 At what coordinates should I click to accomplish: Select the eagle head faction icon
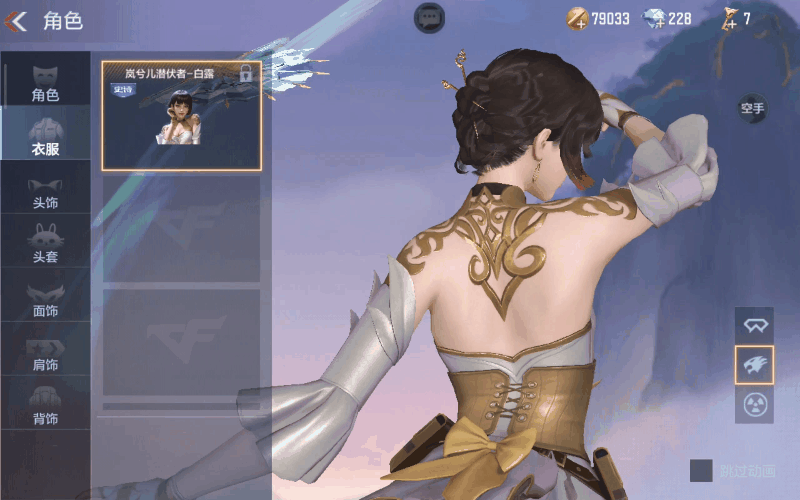click(x=754, y=365)
